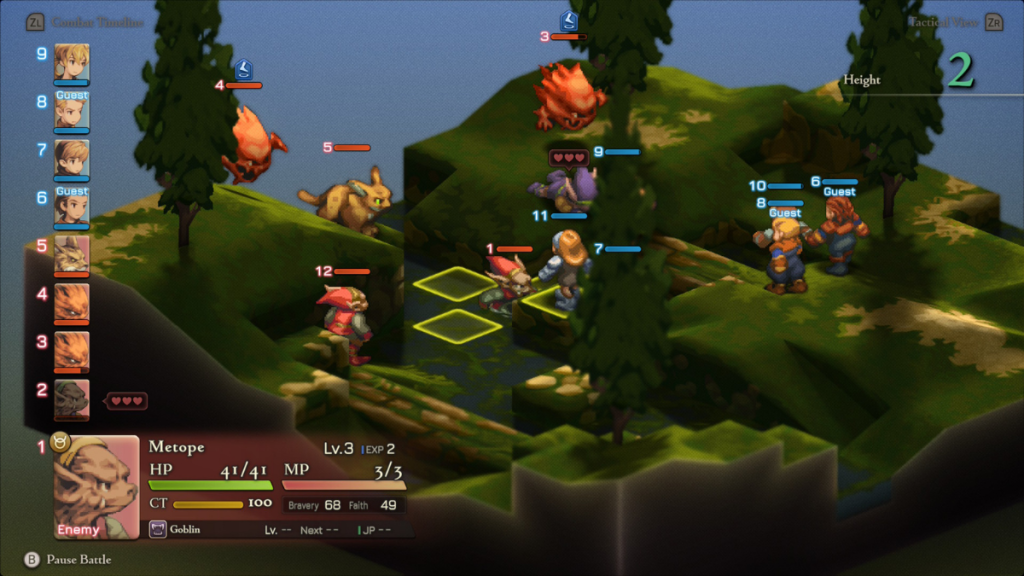Select the Guest portrait at turn 6
This screenshot has height=576, width=1024.
(x=71, y=207)
